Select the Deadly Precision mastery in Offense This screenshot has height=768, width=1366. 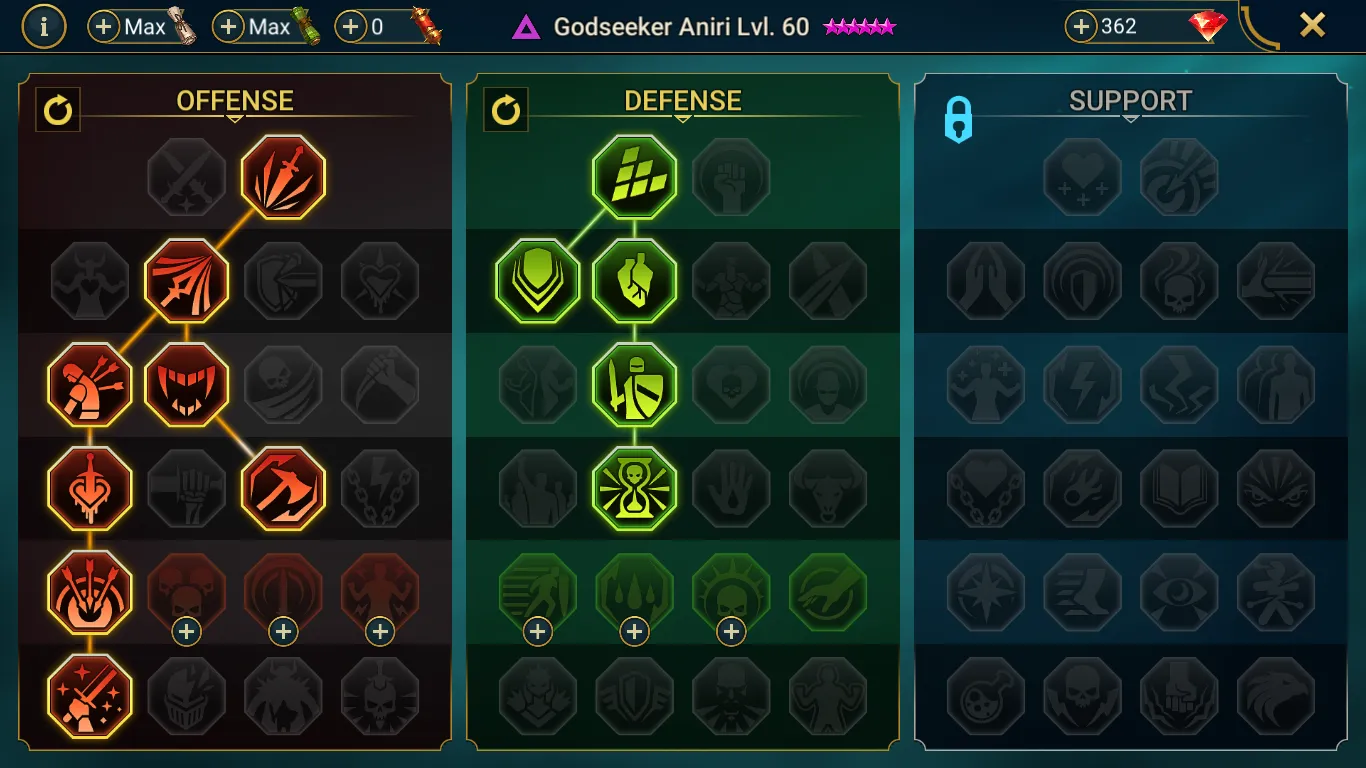coord(283,177)
